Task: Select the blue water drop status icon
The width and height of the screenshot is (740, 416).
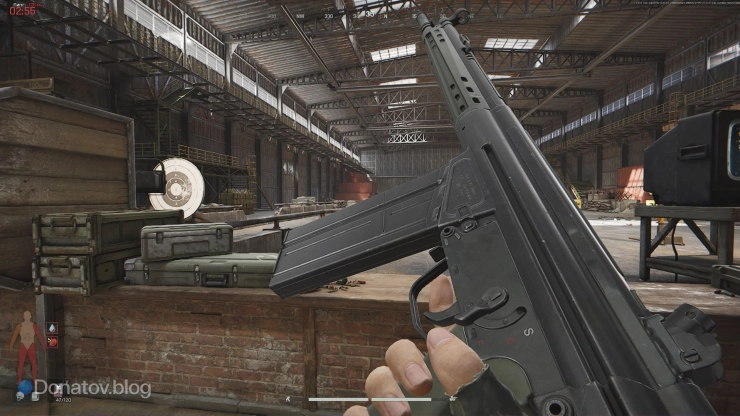Action: [53, 326]
